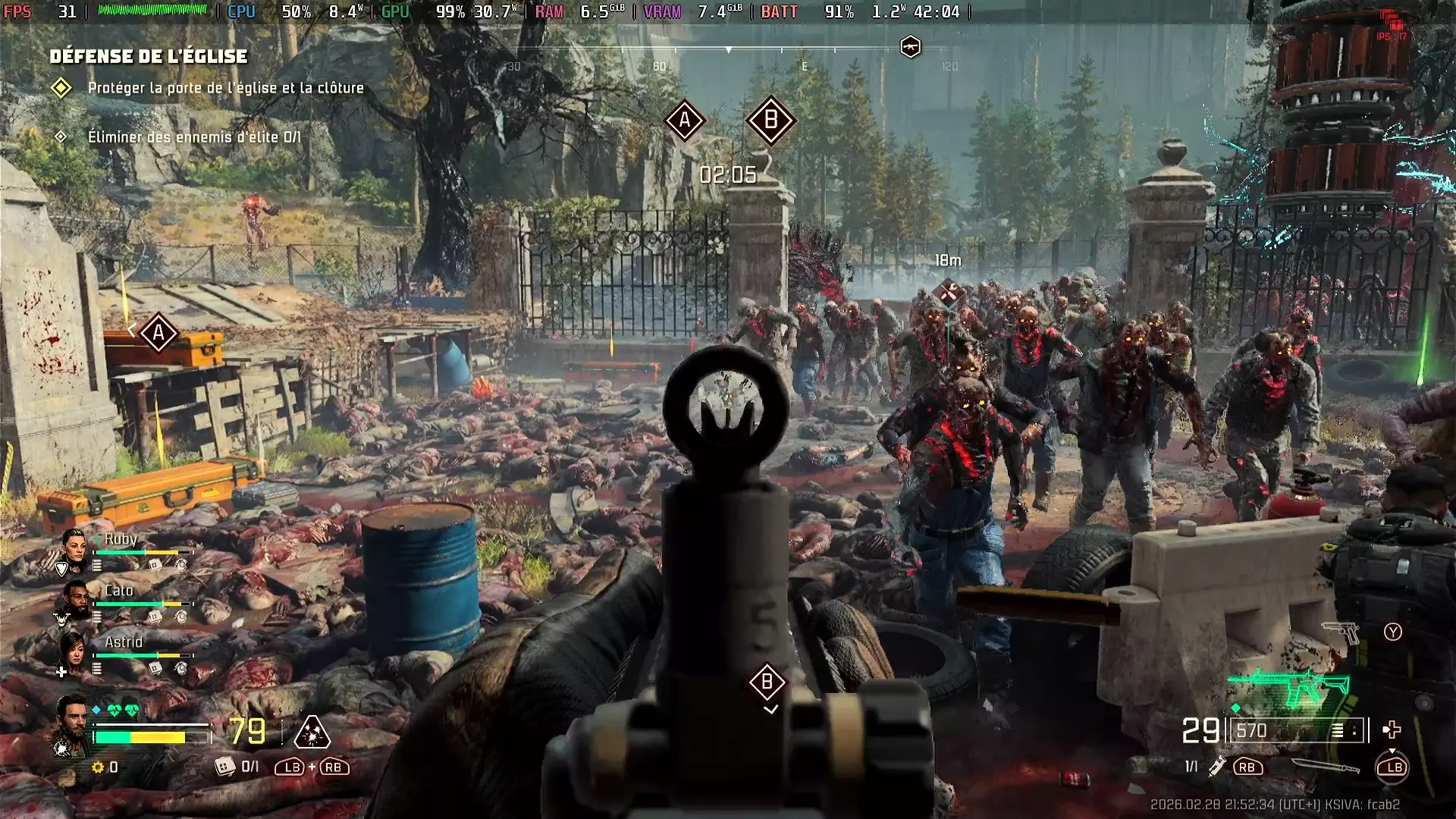Select the church gate protection objective

pyautogui.click(x=225, y=88)
